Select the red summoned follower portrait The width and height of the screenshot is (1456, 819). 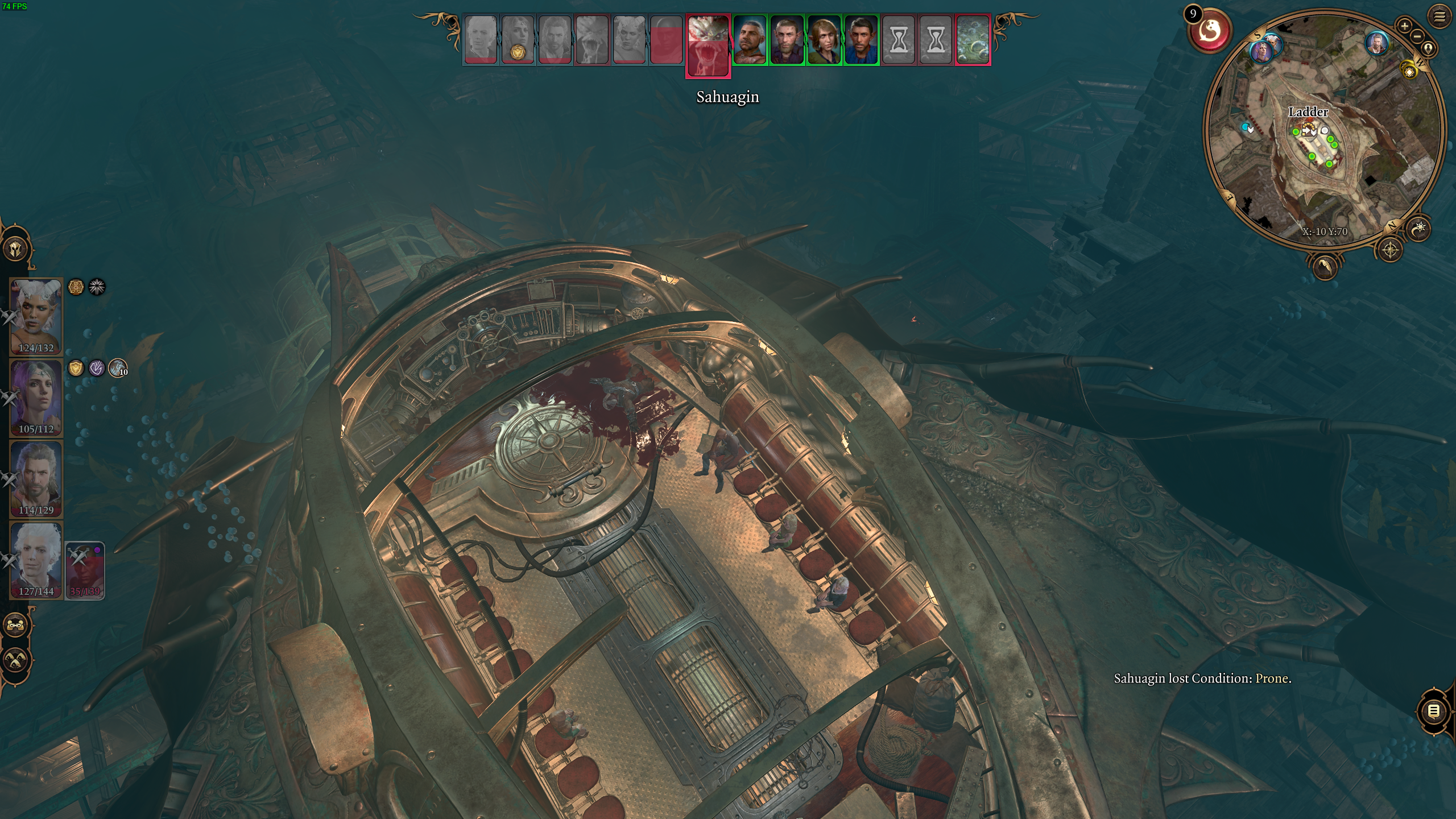(x=85, y=570)
